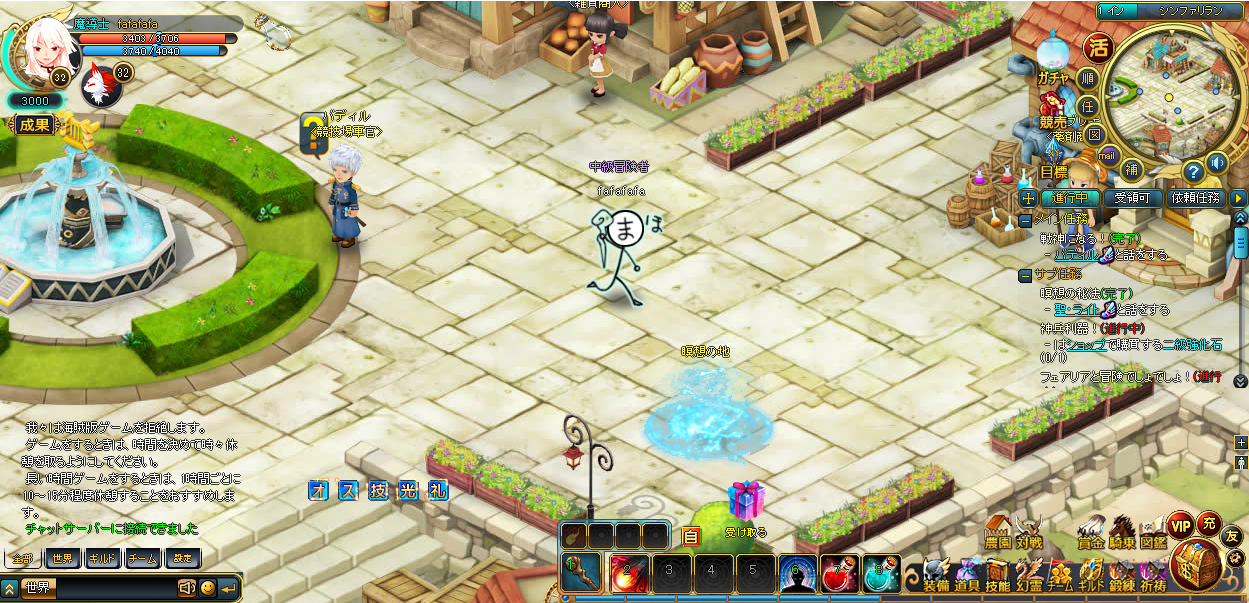Open the 農園 farm icon

coord(997,533)
